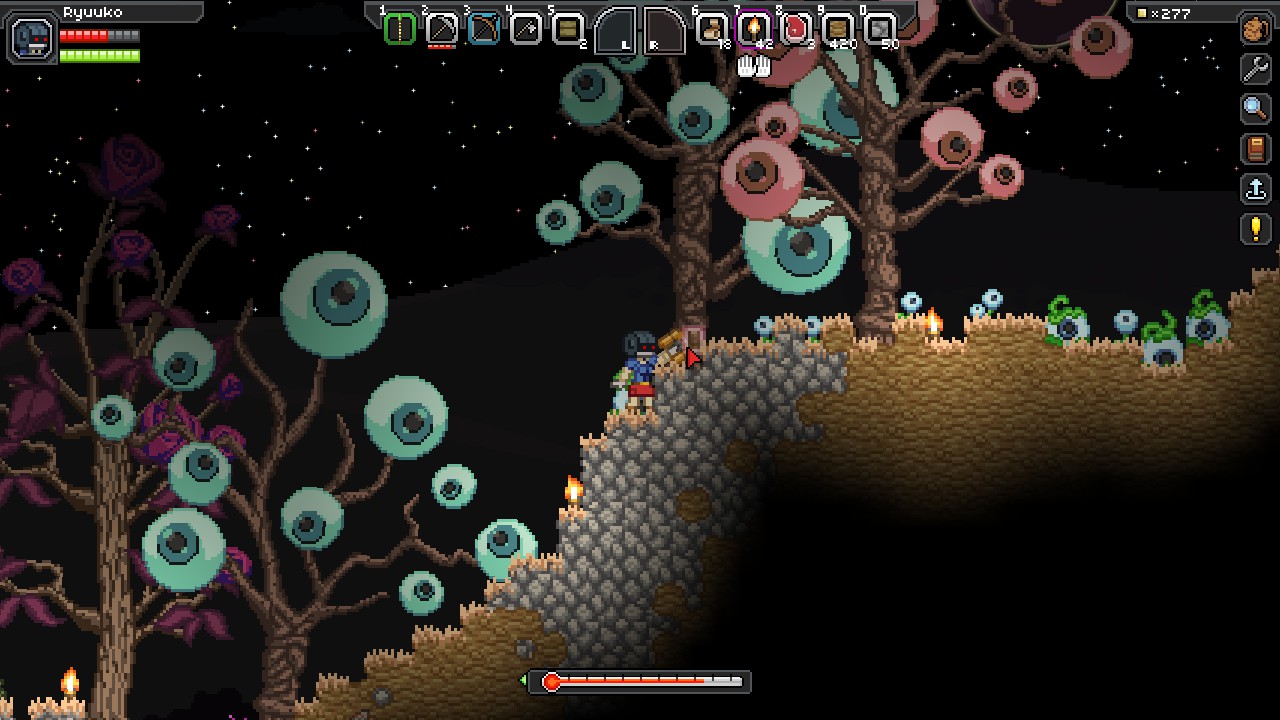The height and width of the screenshot is (720, 1280).
Task: Open the crafting wrench menu
Action: coord(1255,69)
